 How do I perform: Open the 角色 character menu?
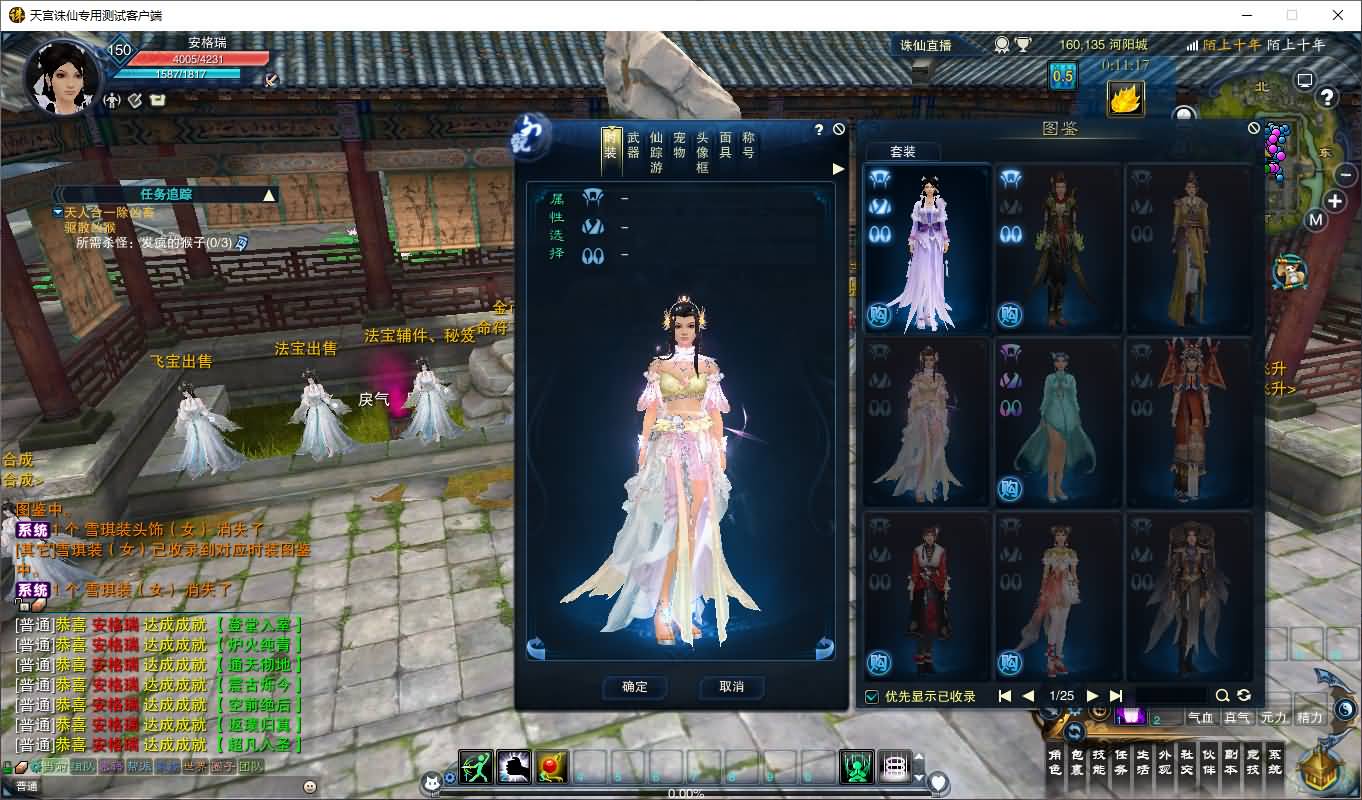click(1055, 762)
